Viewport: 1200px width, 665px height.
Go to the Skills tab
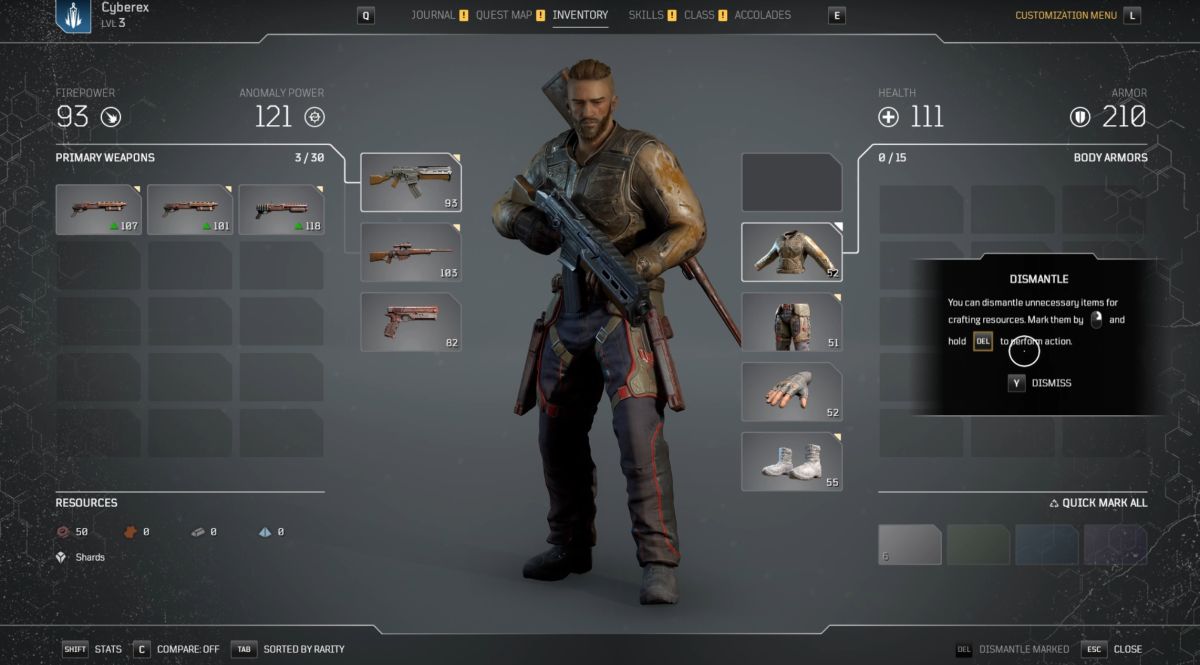pyautogui.click(x=645, y=15)
